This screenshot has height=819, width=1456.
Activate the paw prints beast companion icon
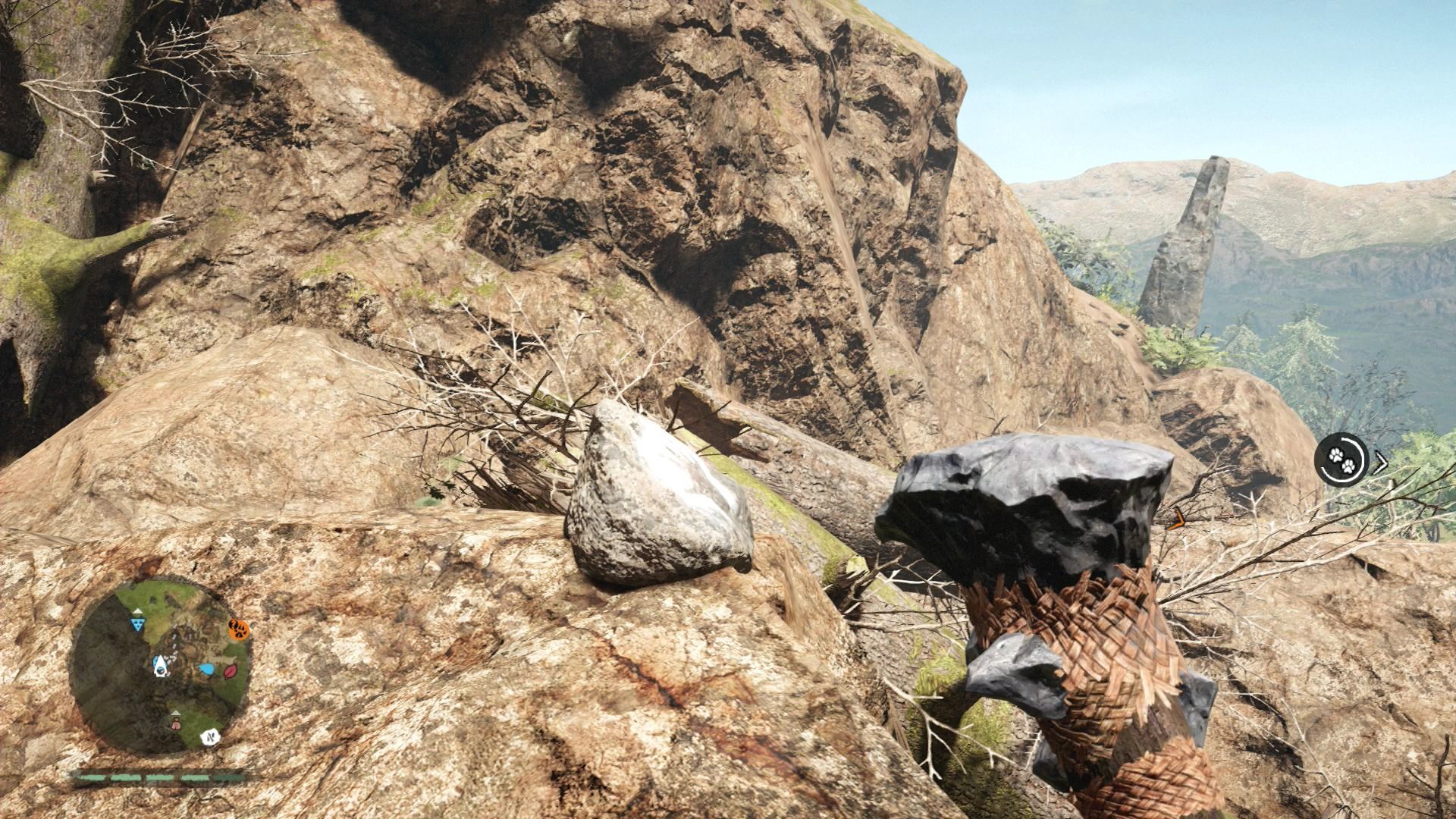point(1340,459)
